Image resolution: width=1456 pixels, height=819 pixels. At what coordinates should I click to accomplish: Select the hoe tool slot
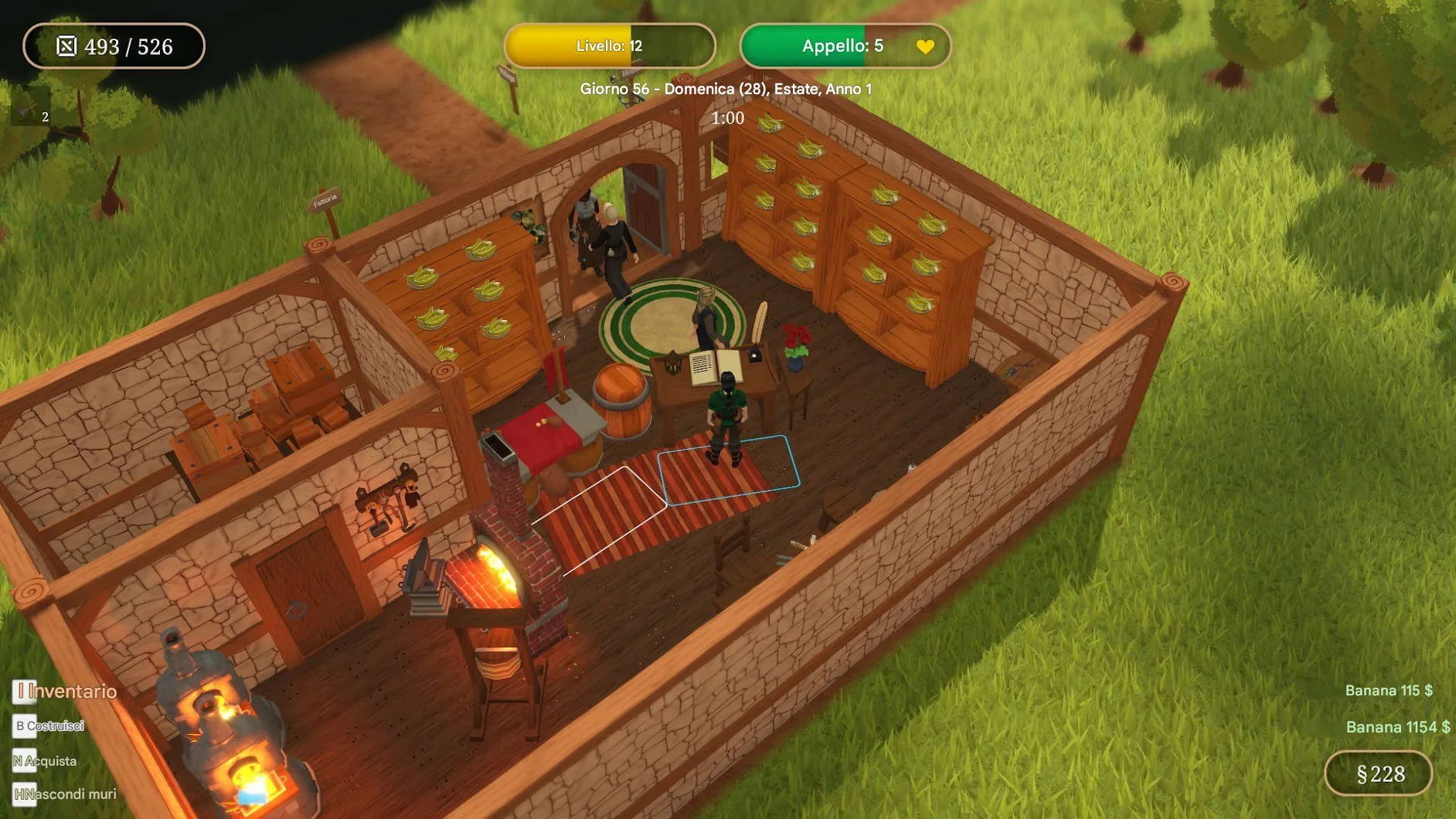[x=31, y=108]
